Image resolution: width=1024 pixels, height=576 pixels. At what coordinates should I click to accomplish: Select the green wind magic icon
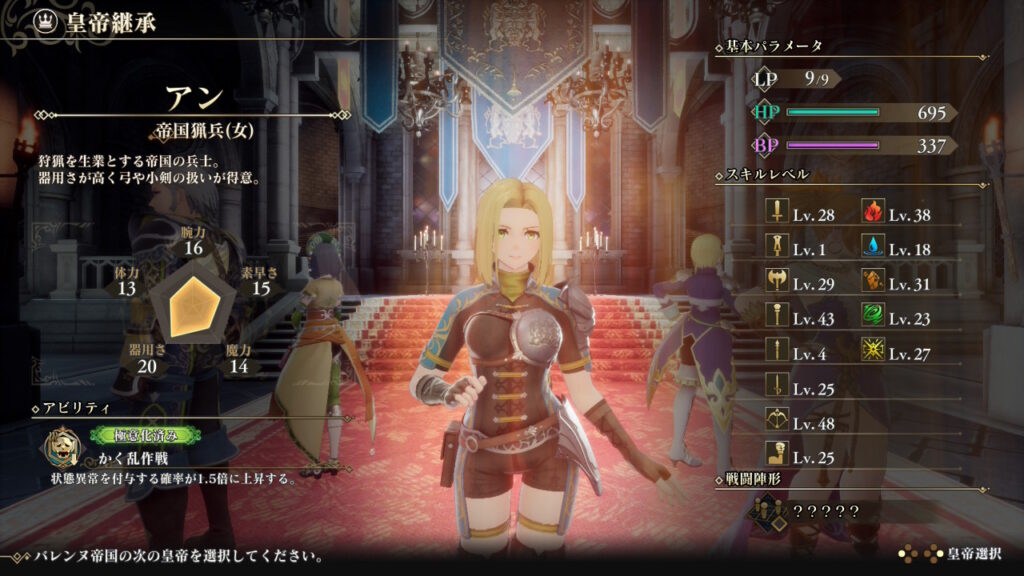871,318
